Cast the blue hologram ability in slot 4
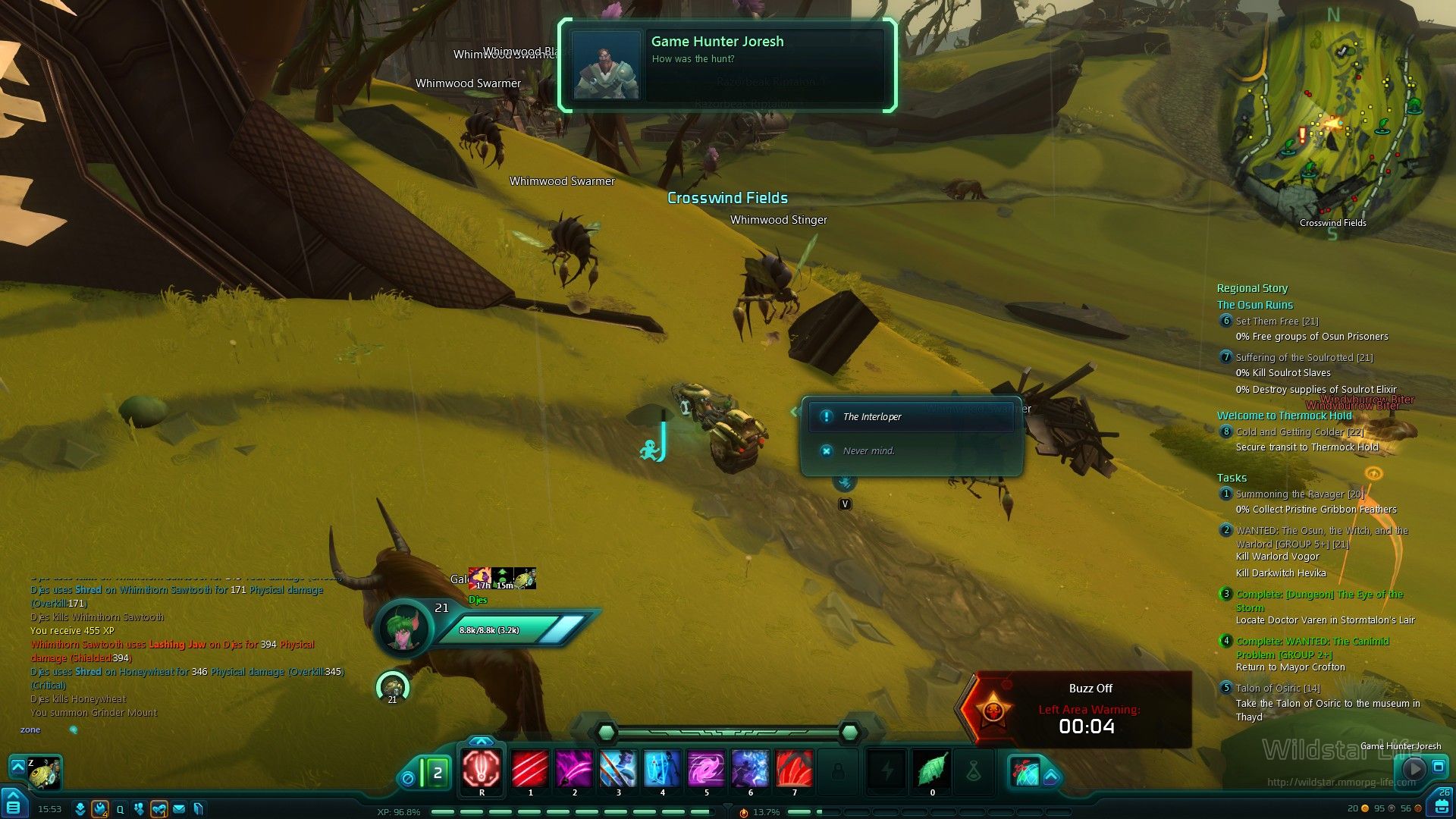Viewport: 1456px width, 819px height. (662, 769)
